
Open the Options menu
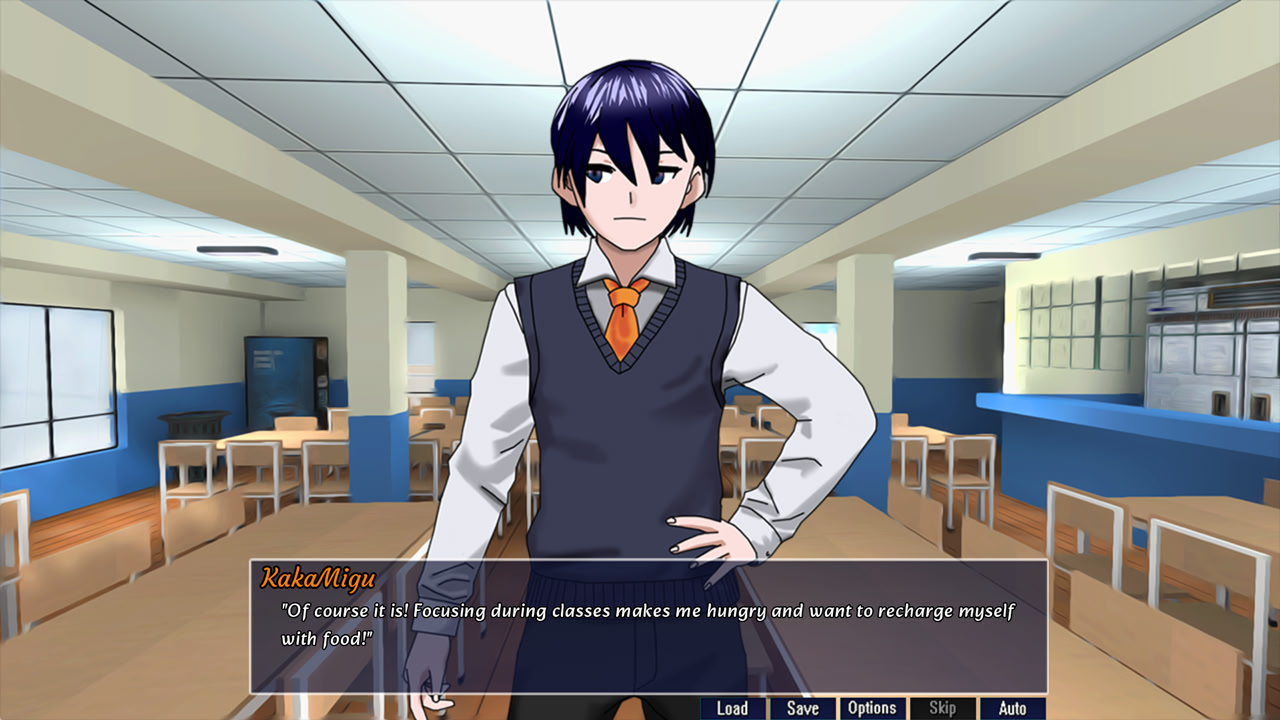pyautogui.click(x=872, y=708)
